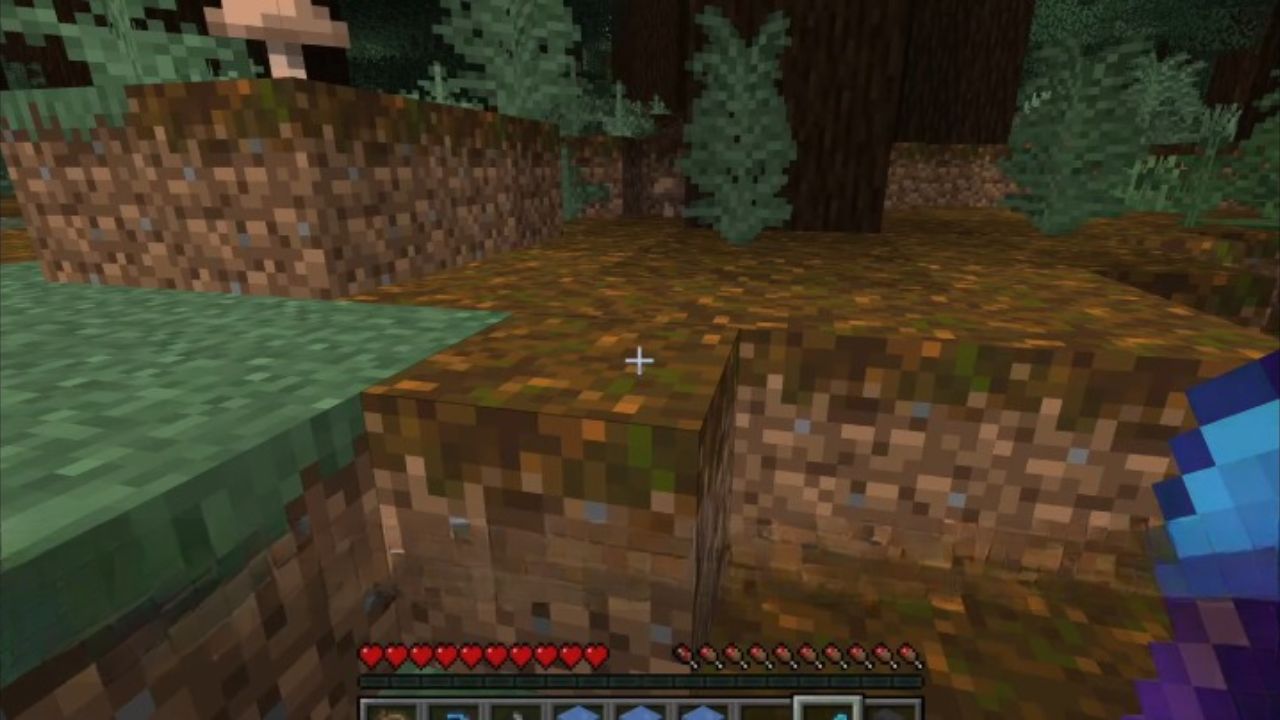This screenshot has width=1280, height=720.
Task: Click the last drumstick in the hunger bar
Action: click(908, 655)
